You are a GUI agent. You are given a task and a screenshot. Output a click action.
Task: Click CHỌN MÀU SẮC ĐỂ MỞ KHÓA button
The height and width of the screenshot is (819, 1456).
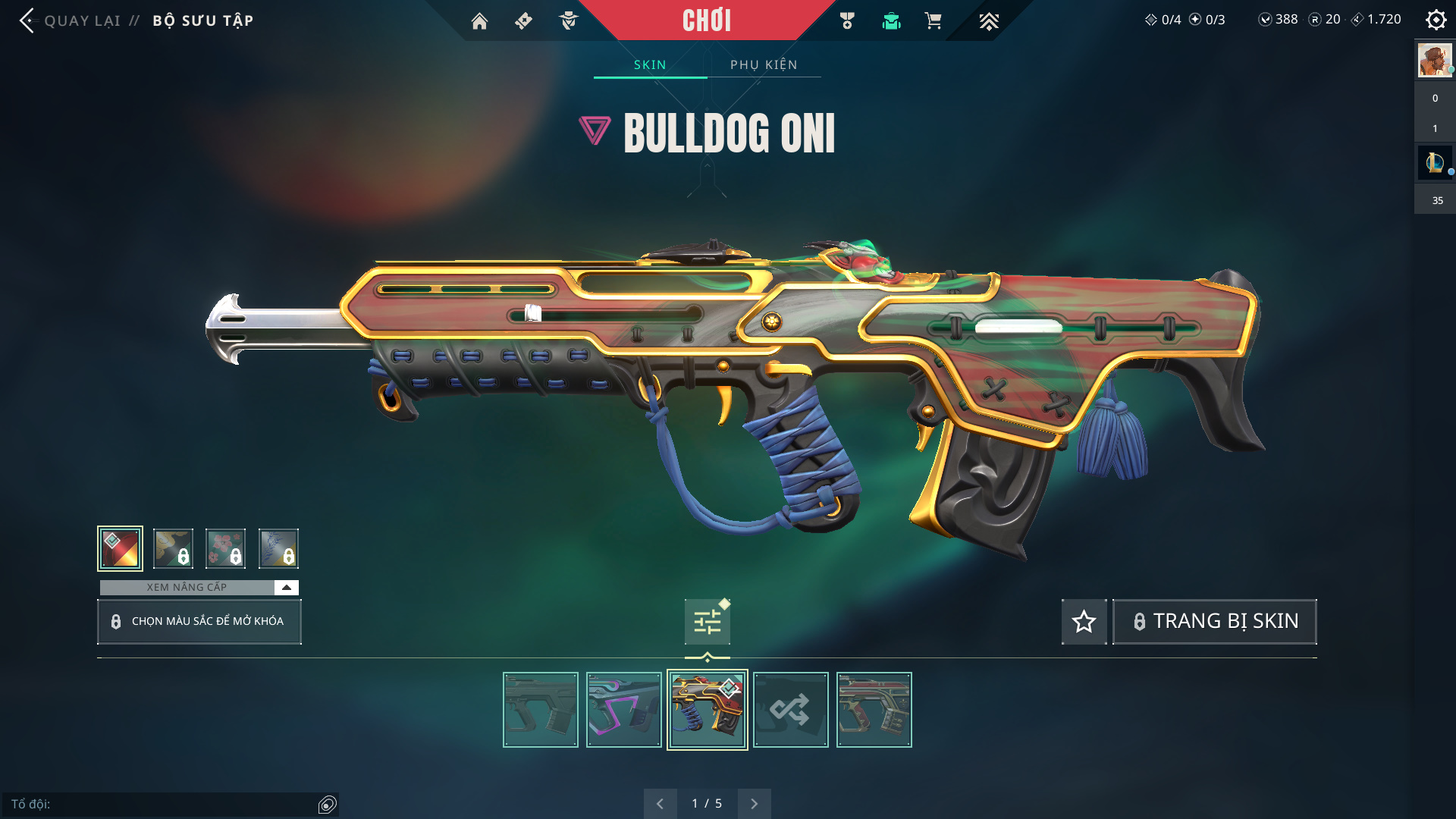tap(199, 622)
